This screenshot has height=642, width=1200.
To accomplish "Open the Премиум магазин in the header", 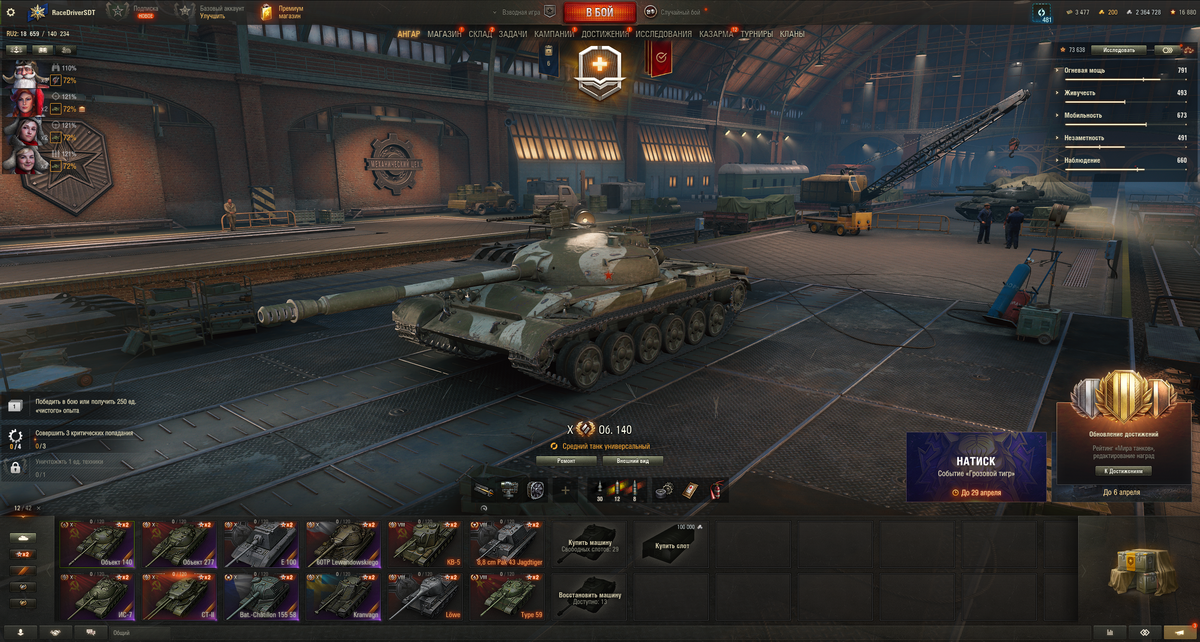I will coord(282,12).
